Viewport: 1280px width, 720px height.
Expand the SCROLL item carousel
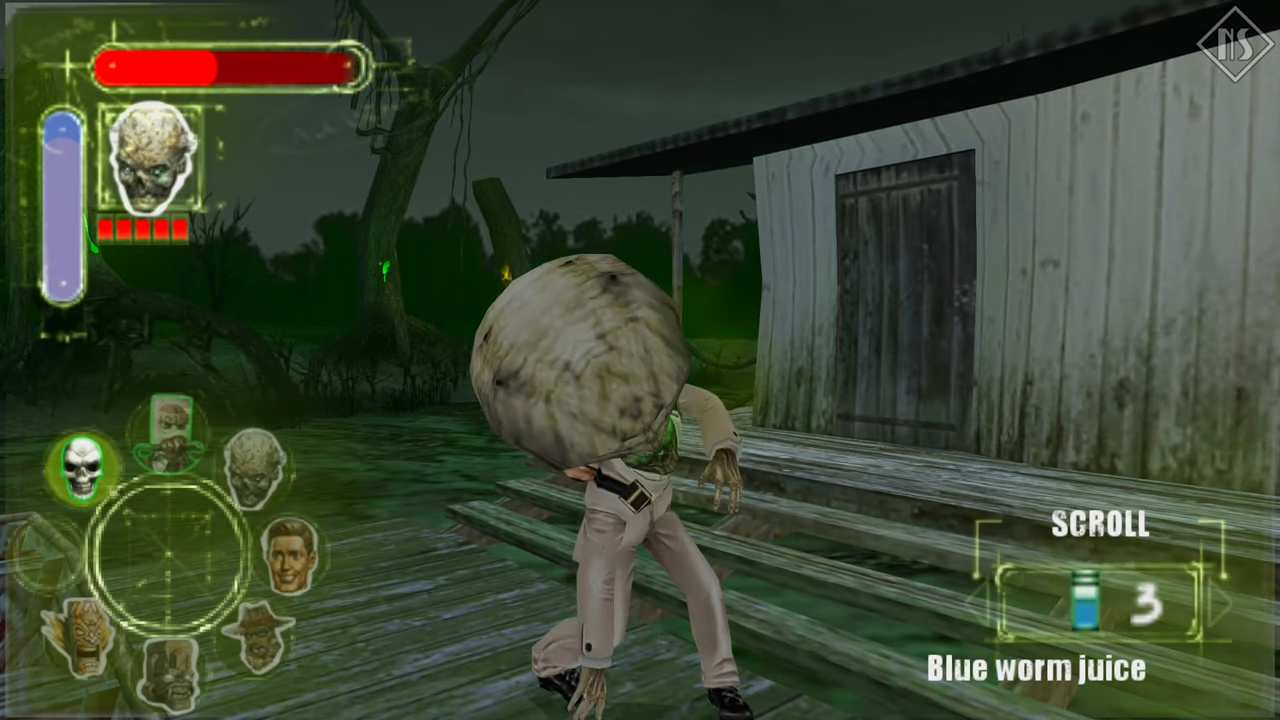coord(1100,523)
